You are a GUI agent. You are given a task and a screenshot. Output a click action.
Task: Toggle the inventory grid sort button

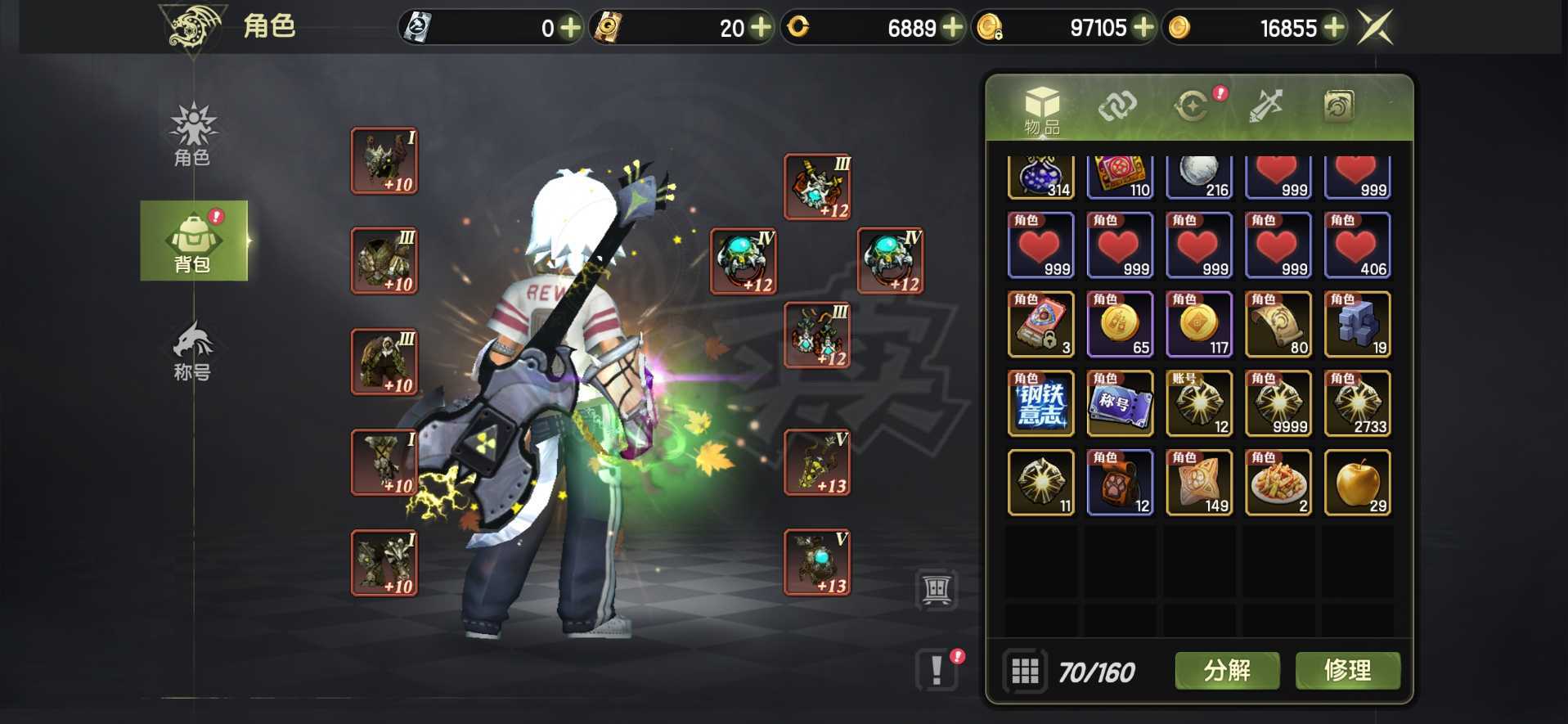[x=1025, y=672]
